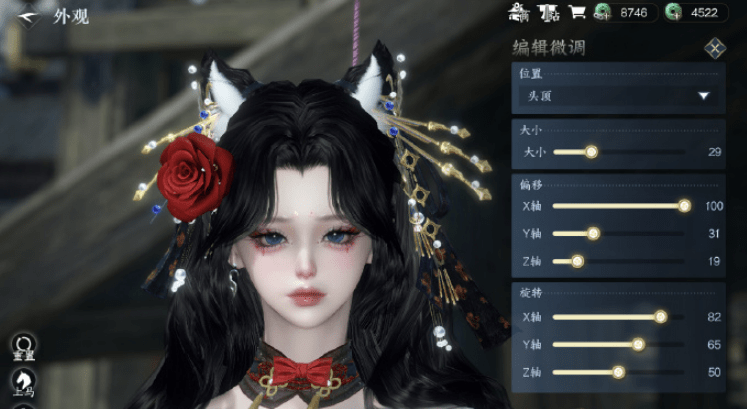Image resolution: width=747 pixels, height=409 pixels.
Task: Add currency to the 4522 jade balance
Action: point(675,13)
